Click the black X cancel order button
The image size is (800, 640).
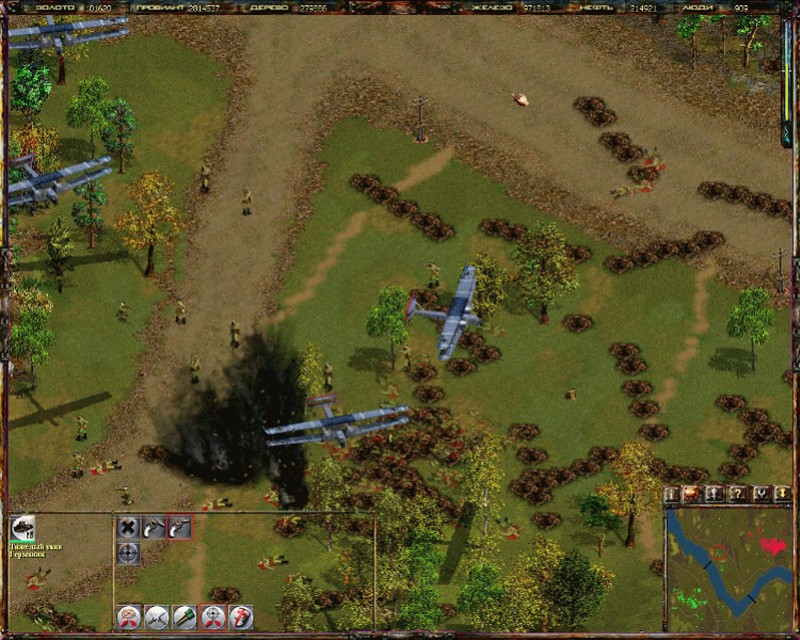128,527
